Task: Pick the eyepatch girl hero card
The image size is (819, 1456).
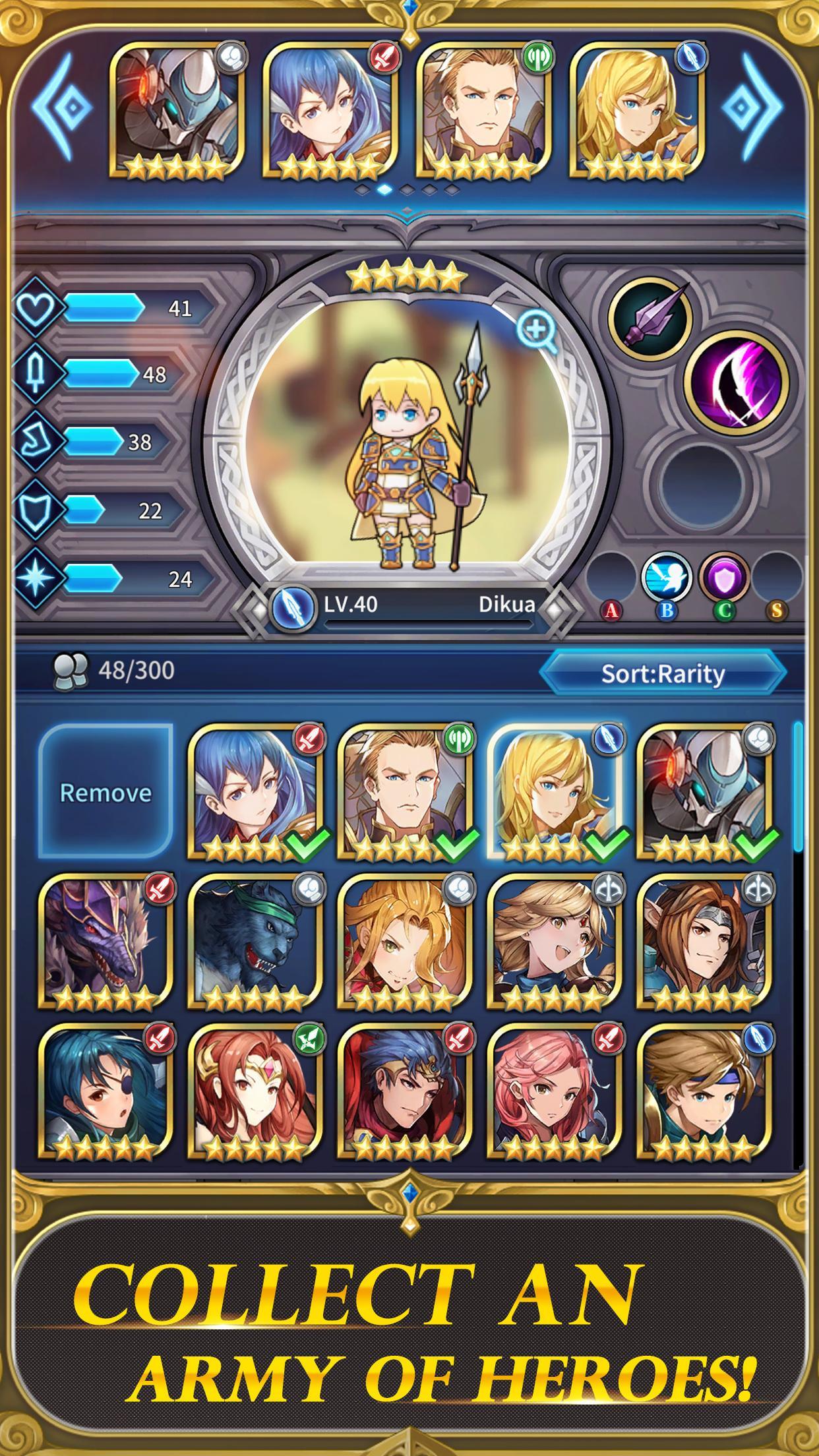Action: click(106, 1092)
